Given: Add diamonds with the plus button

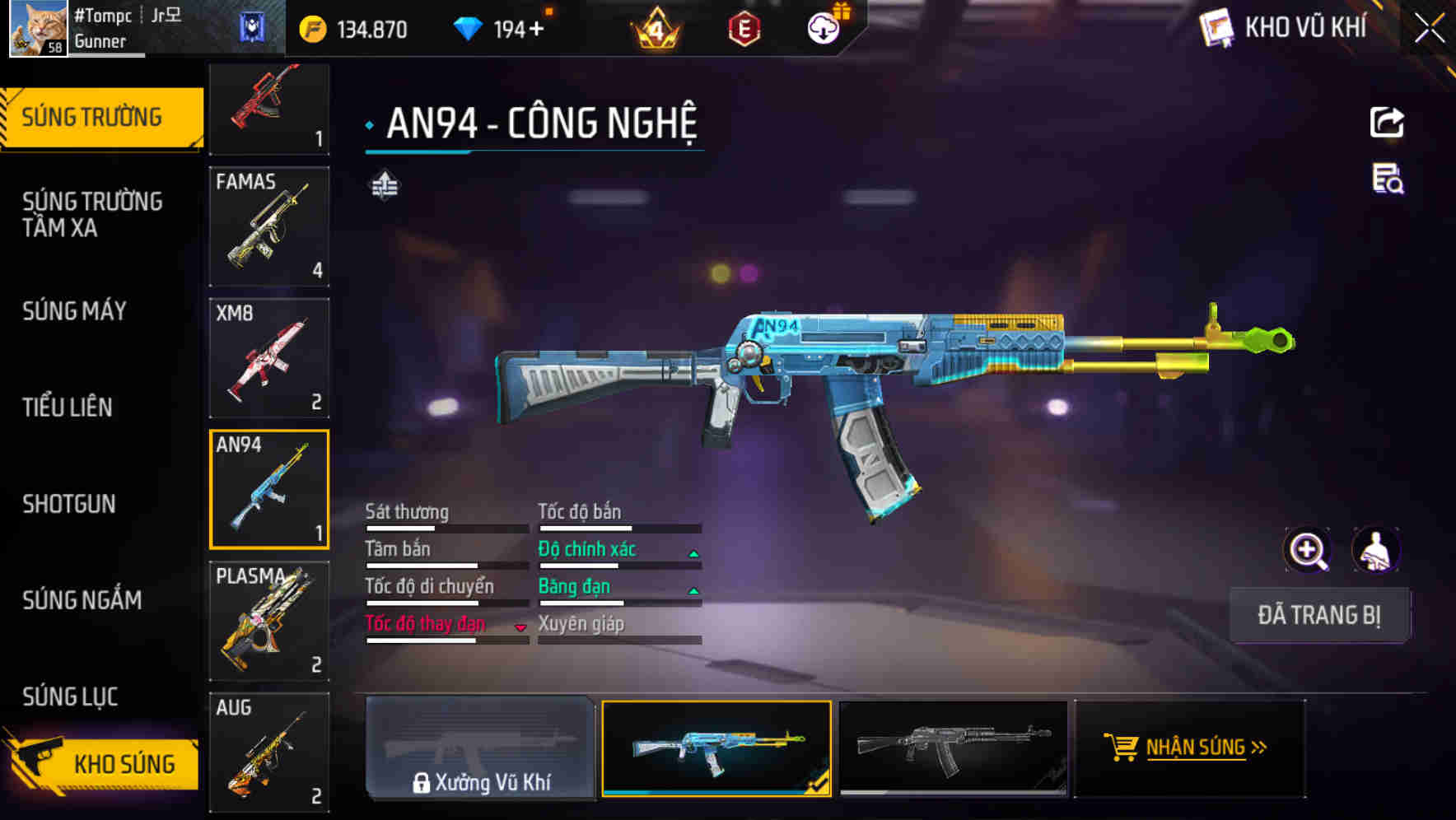Looking at the screenshot, I should point(537,30).
